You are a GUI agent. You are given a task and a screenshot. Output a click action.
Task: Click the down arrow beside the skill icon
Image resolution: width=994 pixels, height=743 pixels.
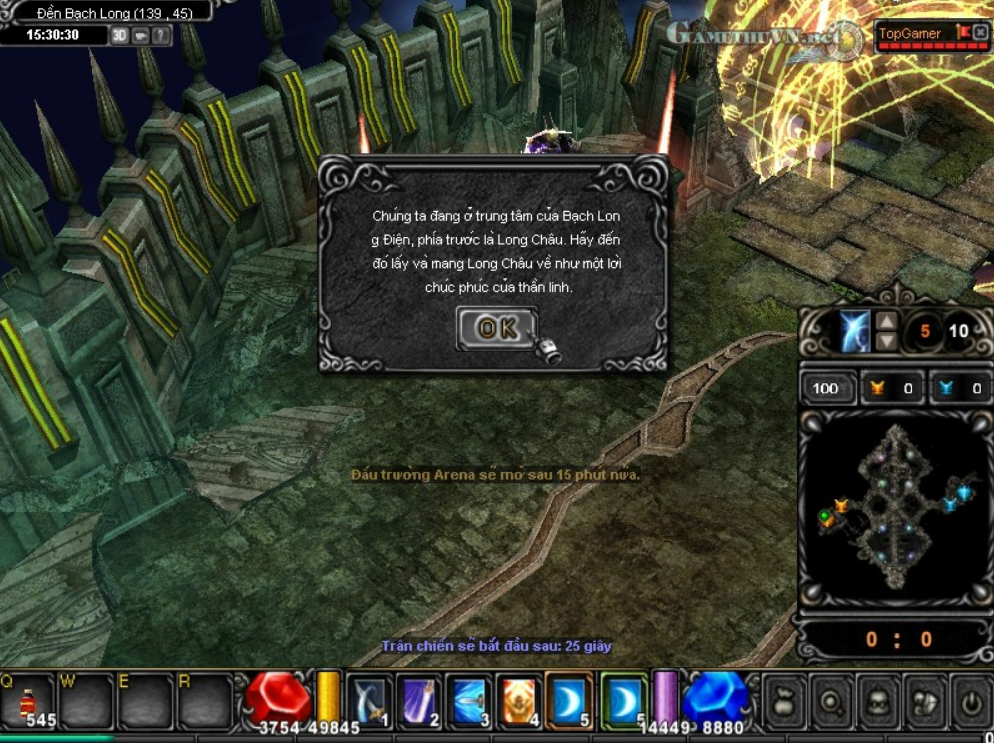coord(886,341)
